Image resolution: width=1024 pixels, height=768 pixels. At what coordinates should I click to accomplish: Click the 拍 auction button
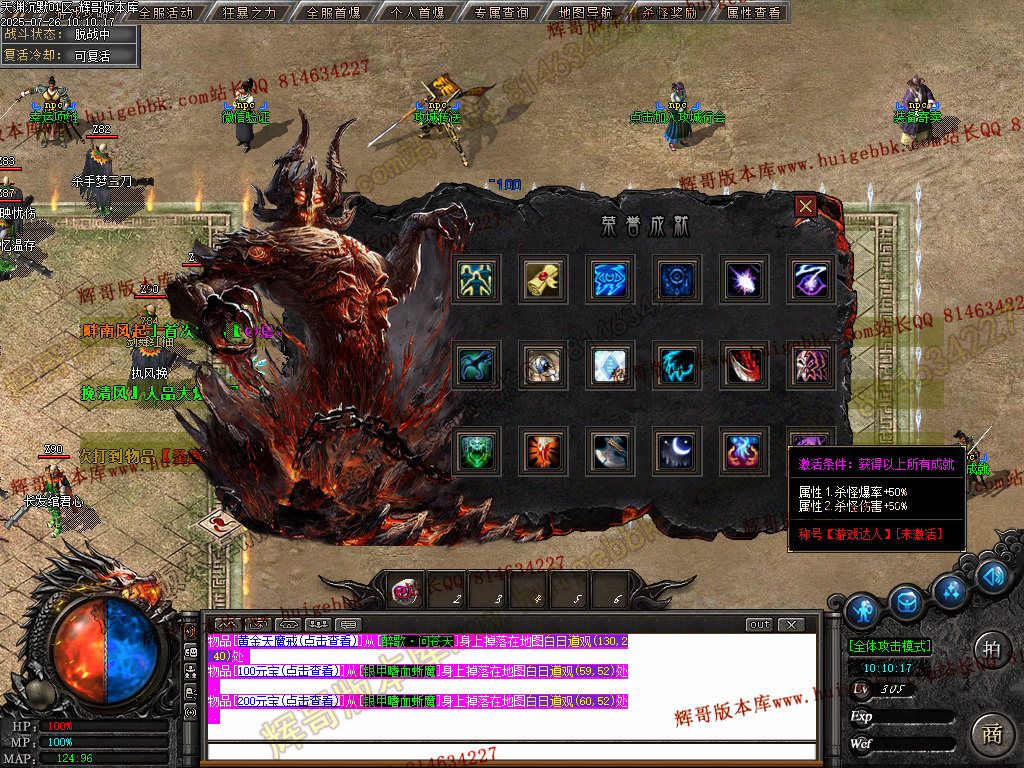point(992,645)
